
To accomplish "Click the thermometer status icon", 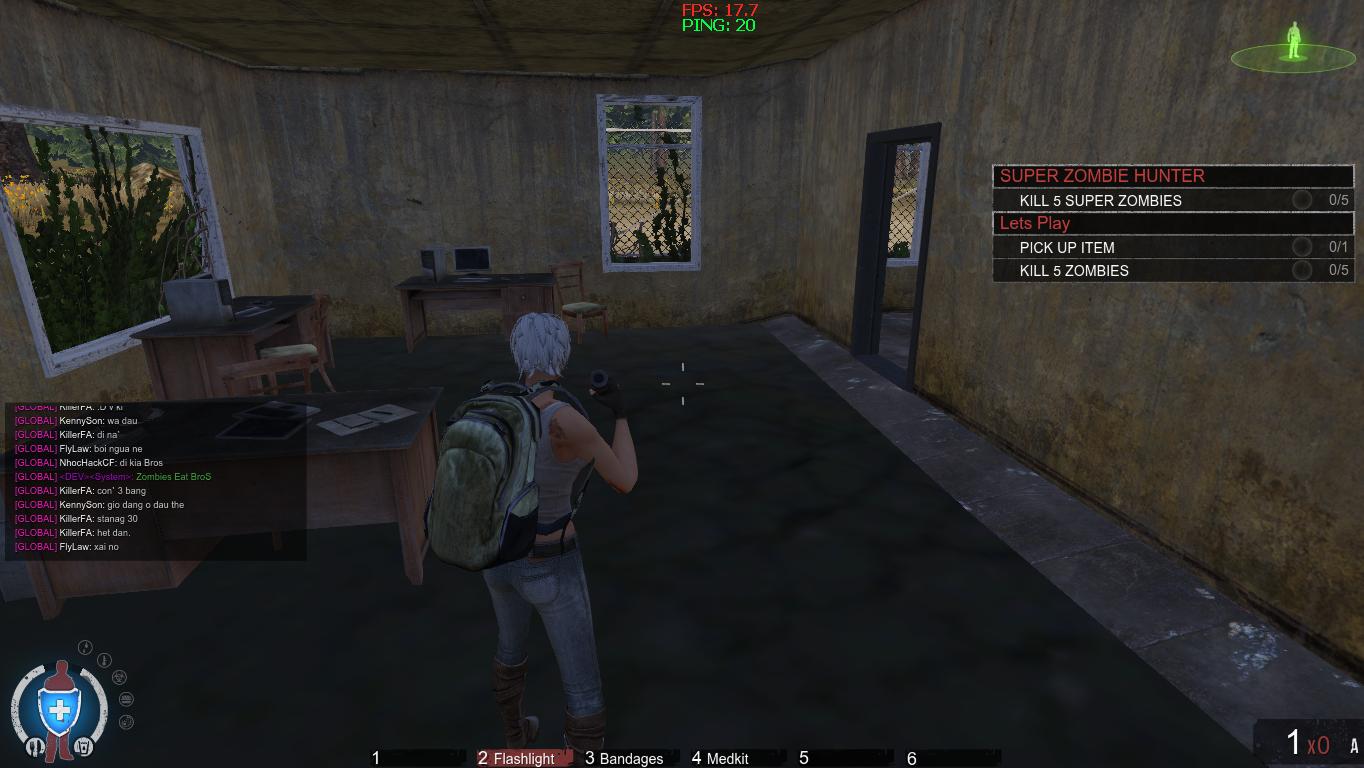I will pyautogui.click(x=104, y=660).
